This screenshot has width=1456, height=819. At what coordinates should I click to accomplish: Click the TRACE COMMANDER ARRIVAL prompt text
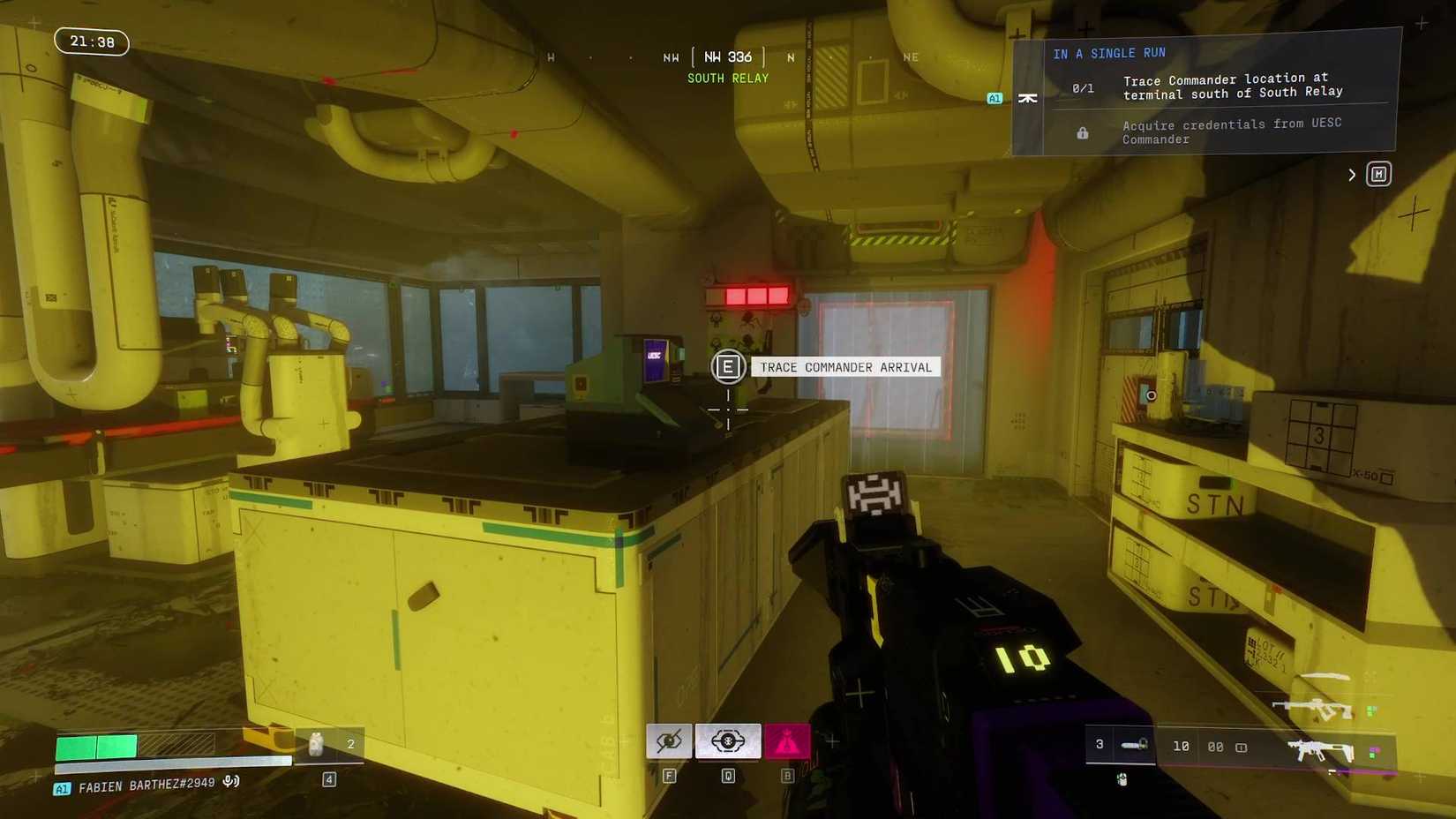(x=844, y=367)
